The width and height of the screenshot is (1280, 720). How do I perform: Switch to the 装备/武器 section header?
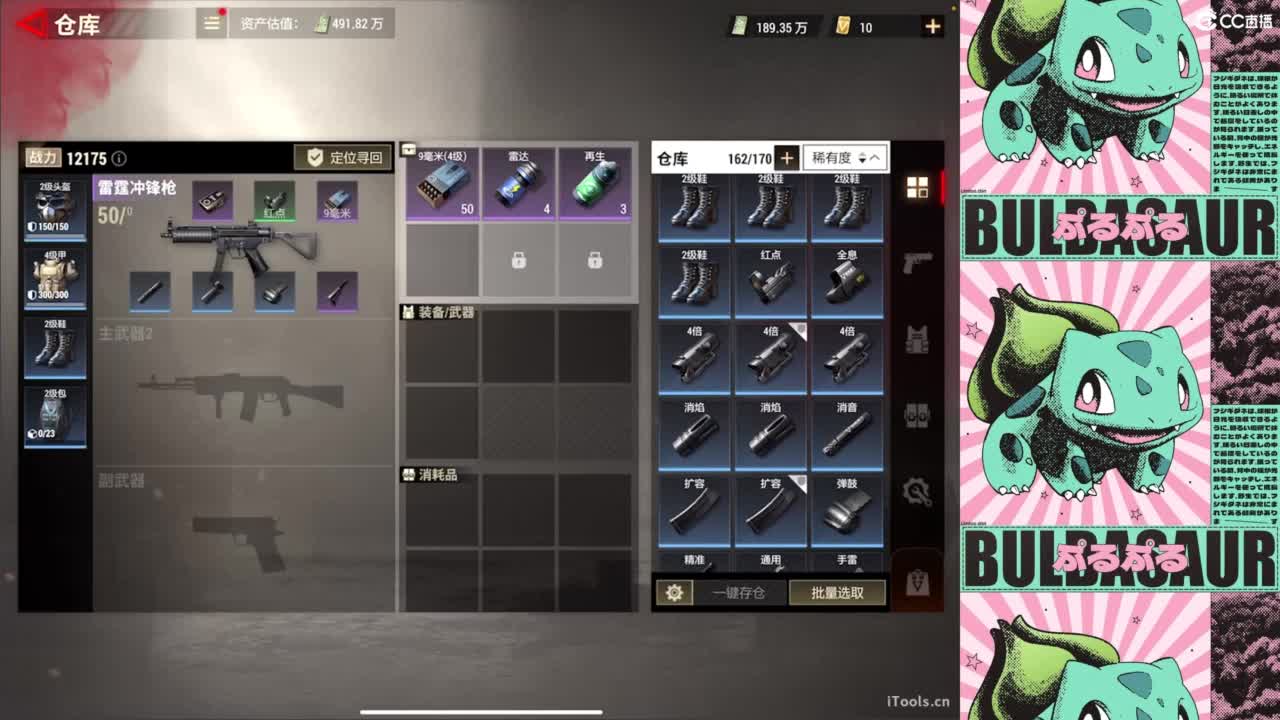(x=445, y=313)
